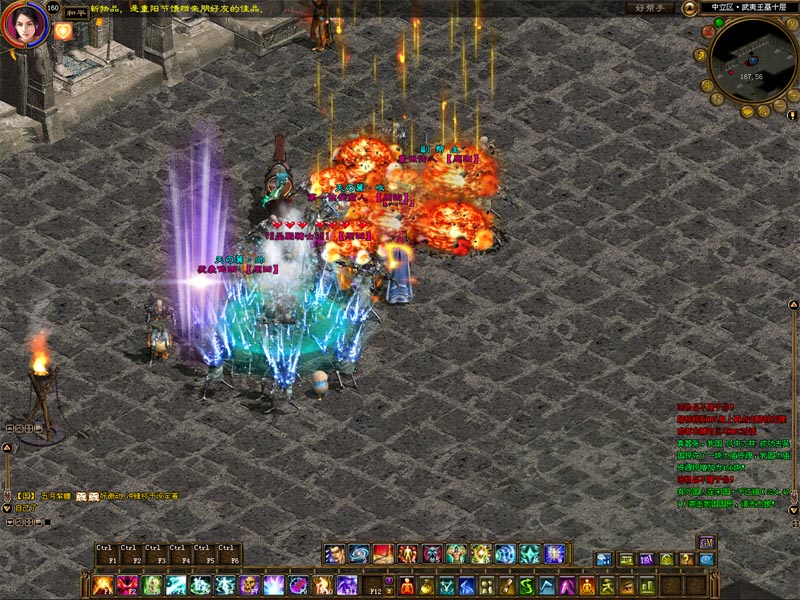800x600 pixels.
Task: Click the yellow question mark help icon
Action: tap(686, 560)
